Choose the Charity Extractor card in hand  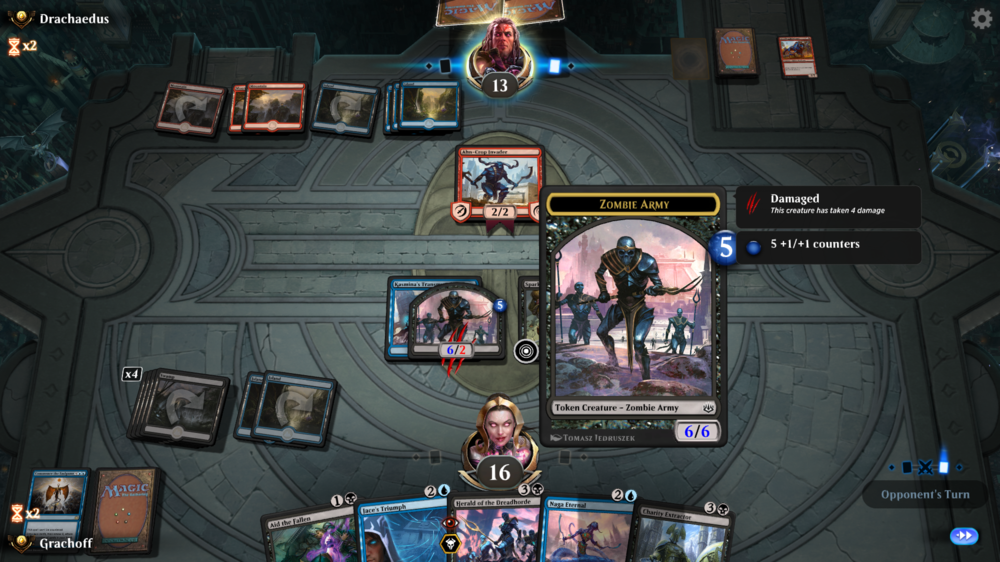[x=680, y=532]
